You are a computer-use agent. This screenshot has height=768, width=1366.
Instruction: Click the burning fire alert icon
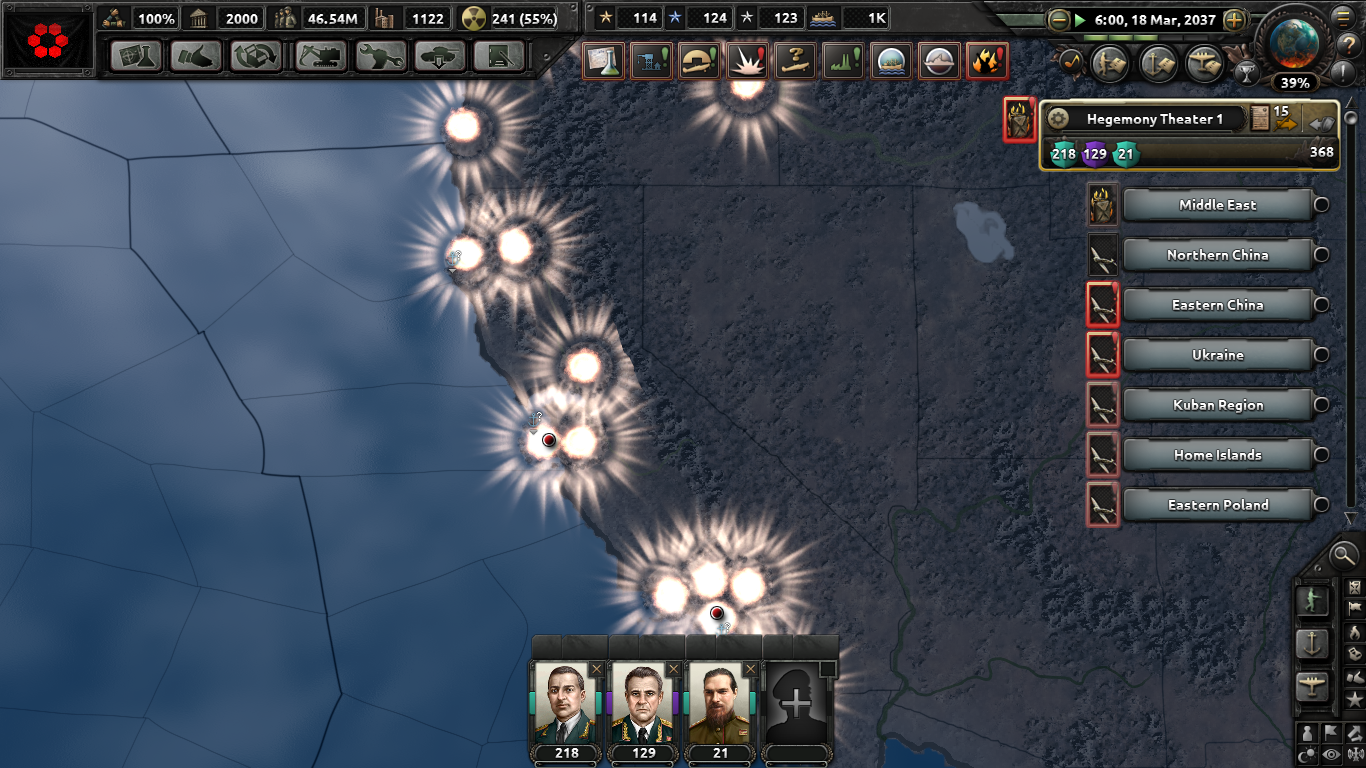(x=984, y=62)
